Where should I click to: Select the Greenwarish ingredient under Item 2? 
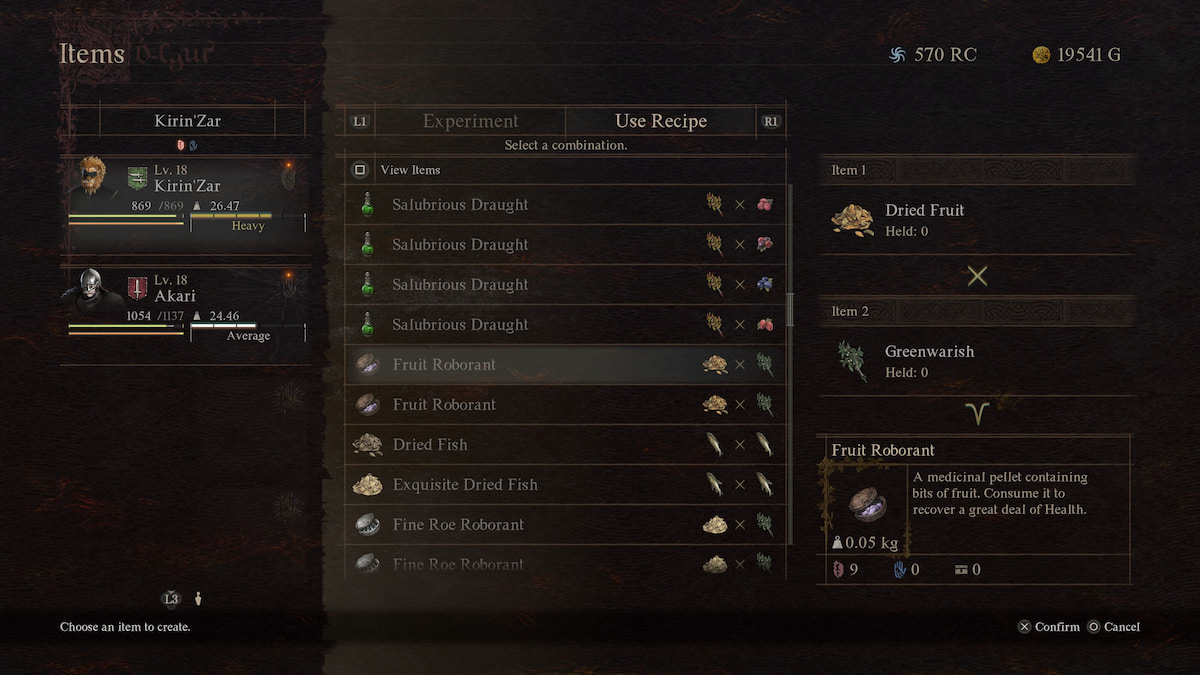(928, 360)
